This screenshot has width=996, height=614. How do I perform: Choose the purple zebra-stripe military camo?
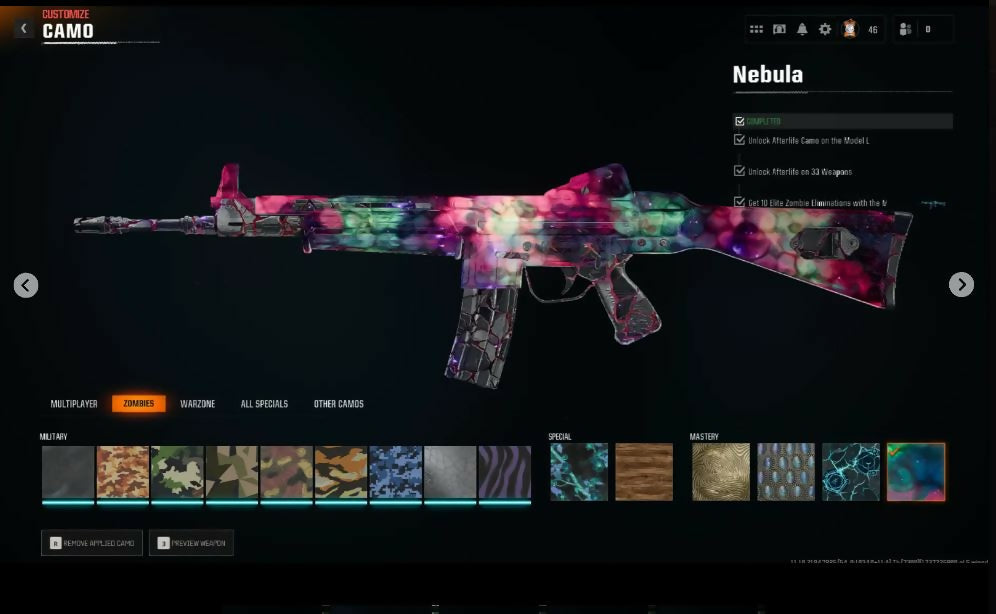coord(504,472)
